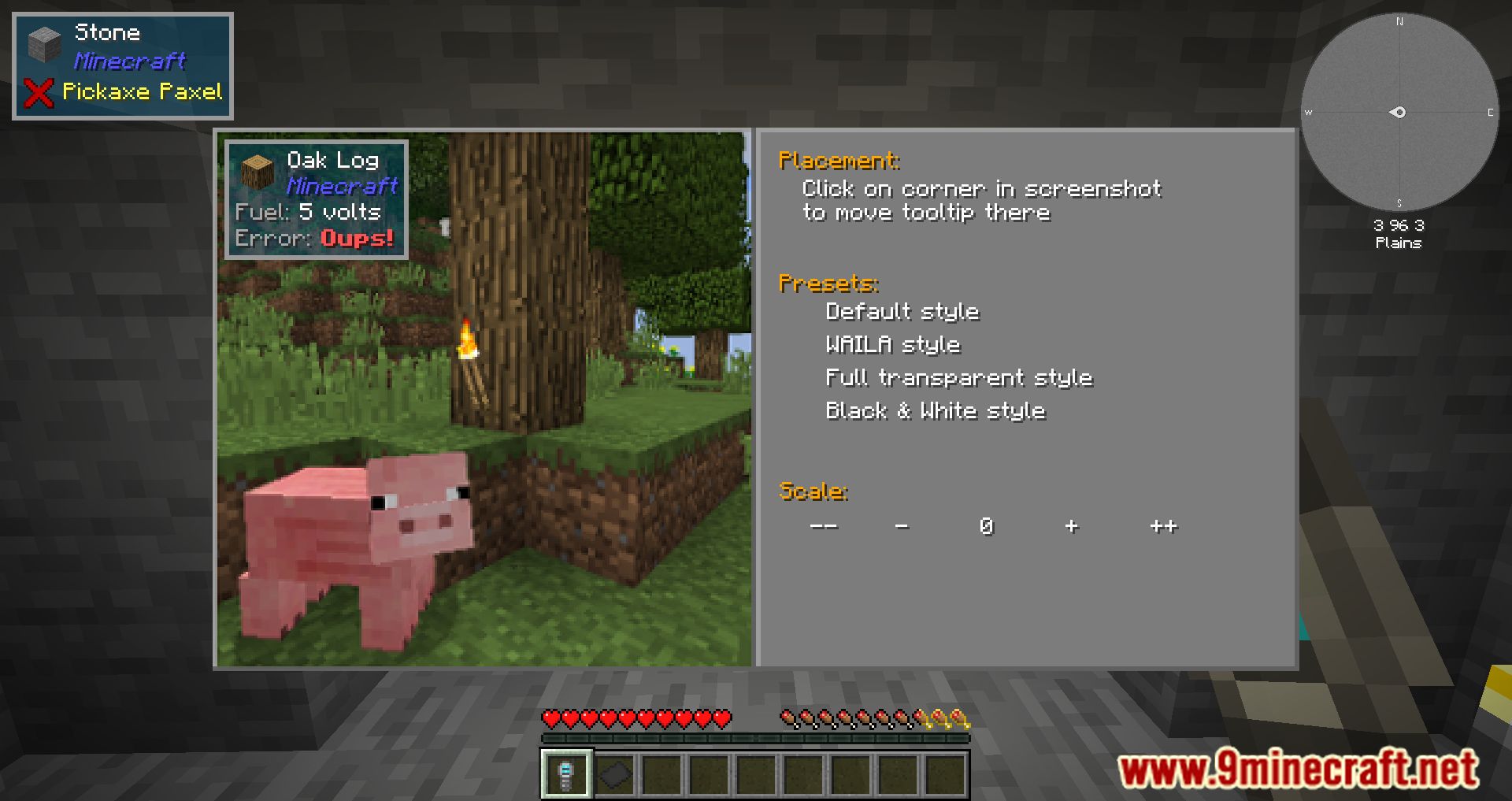This screenshot has width=1512, height=801.
Task: Choose Black & White style
Action: 935,410
